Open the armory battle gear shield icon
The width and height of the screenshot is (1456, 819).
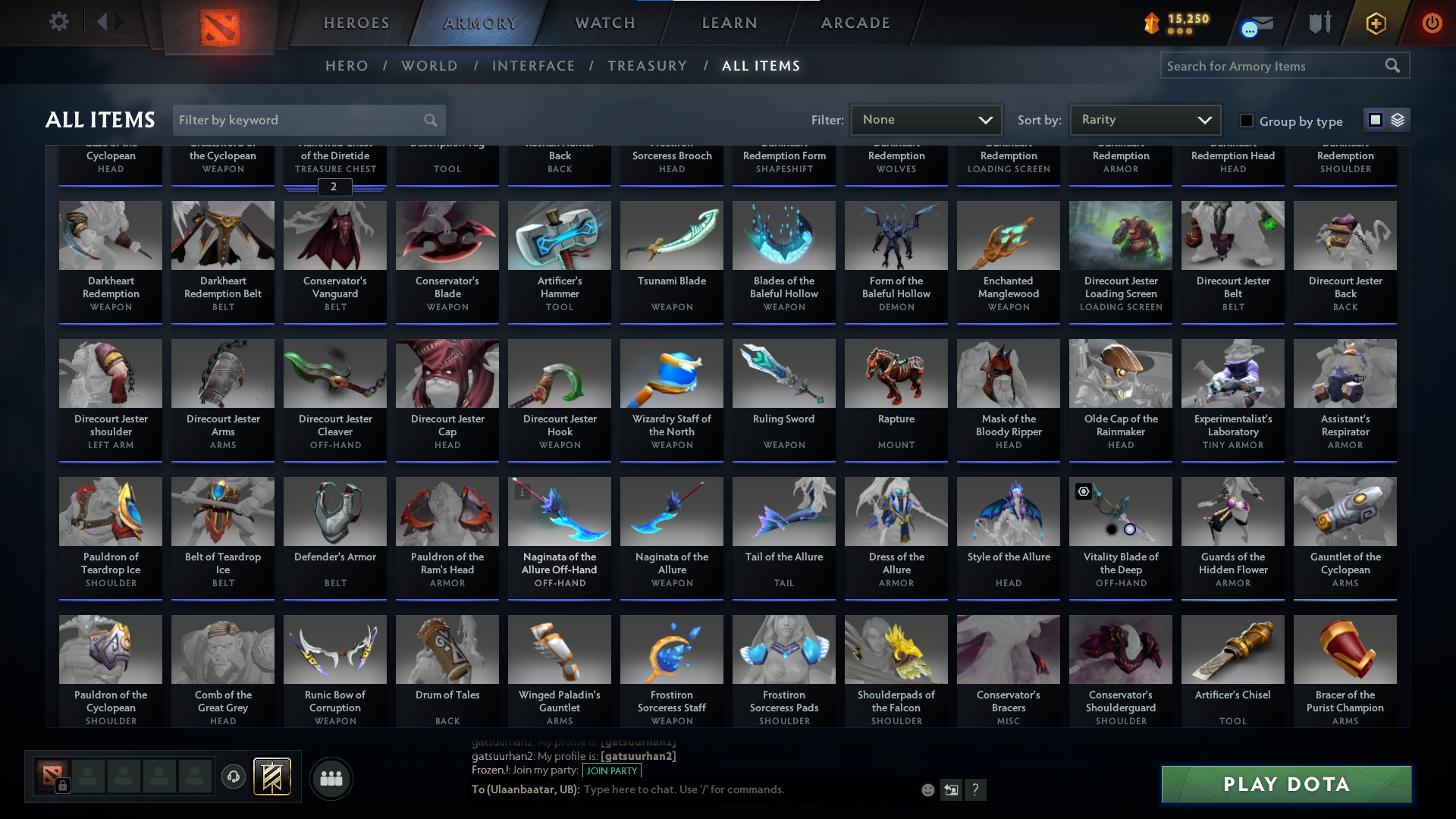click(1319, 23)
